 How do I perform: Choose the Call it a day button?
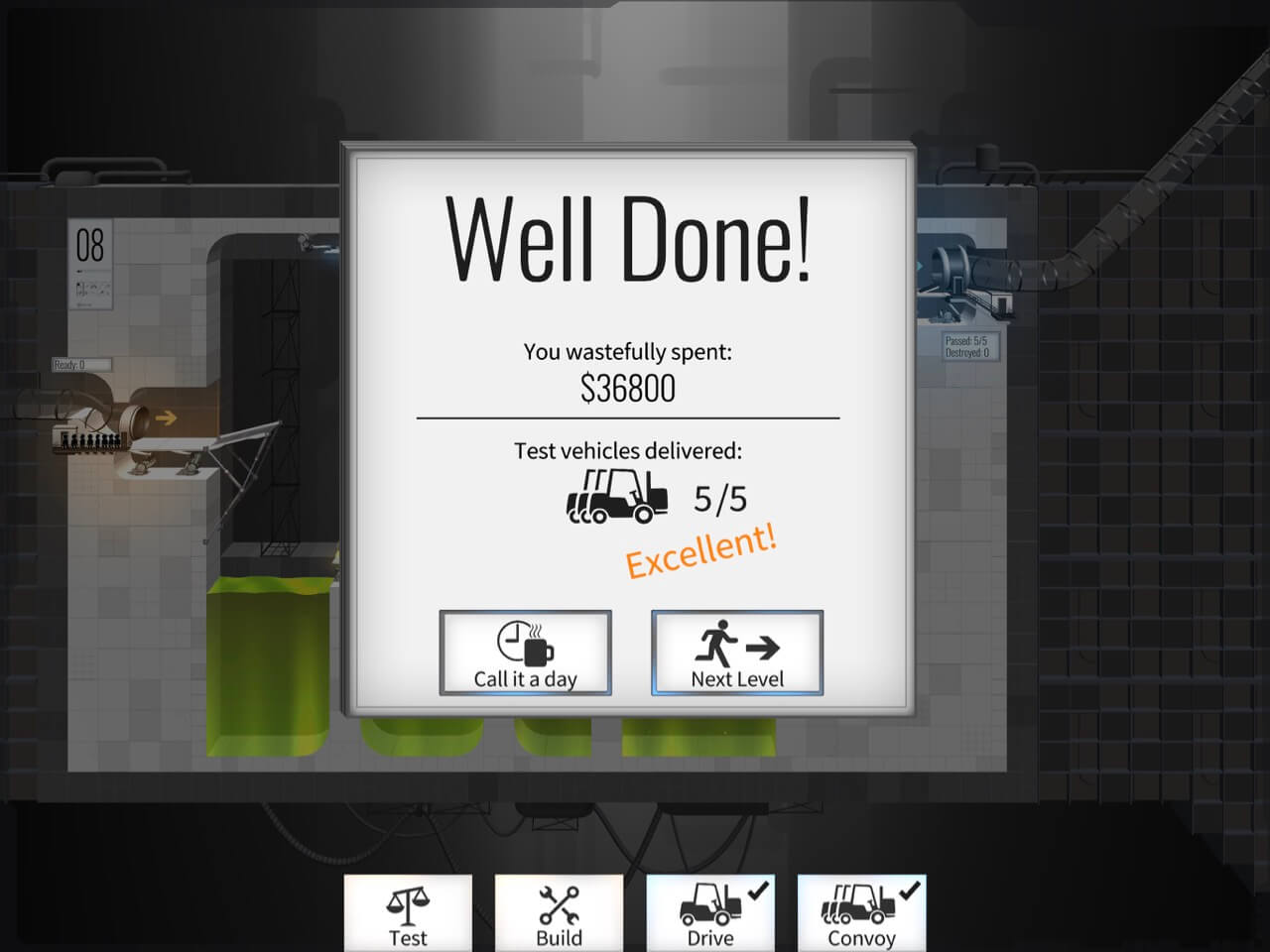(525, 653)
